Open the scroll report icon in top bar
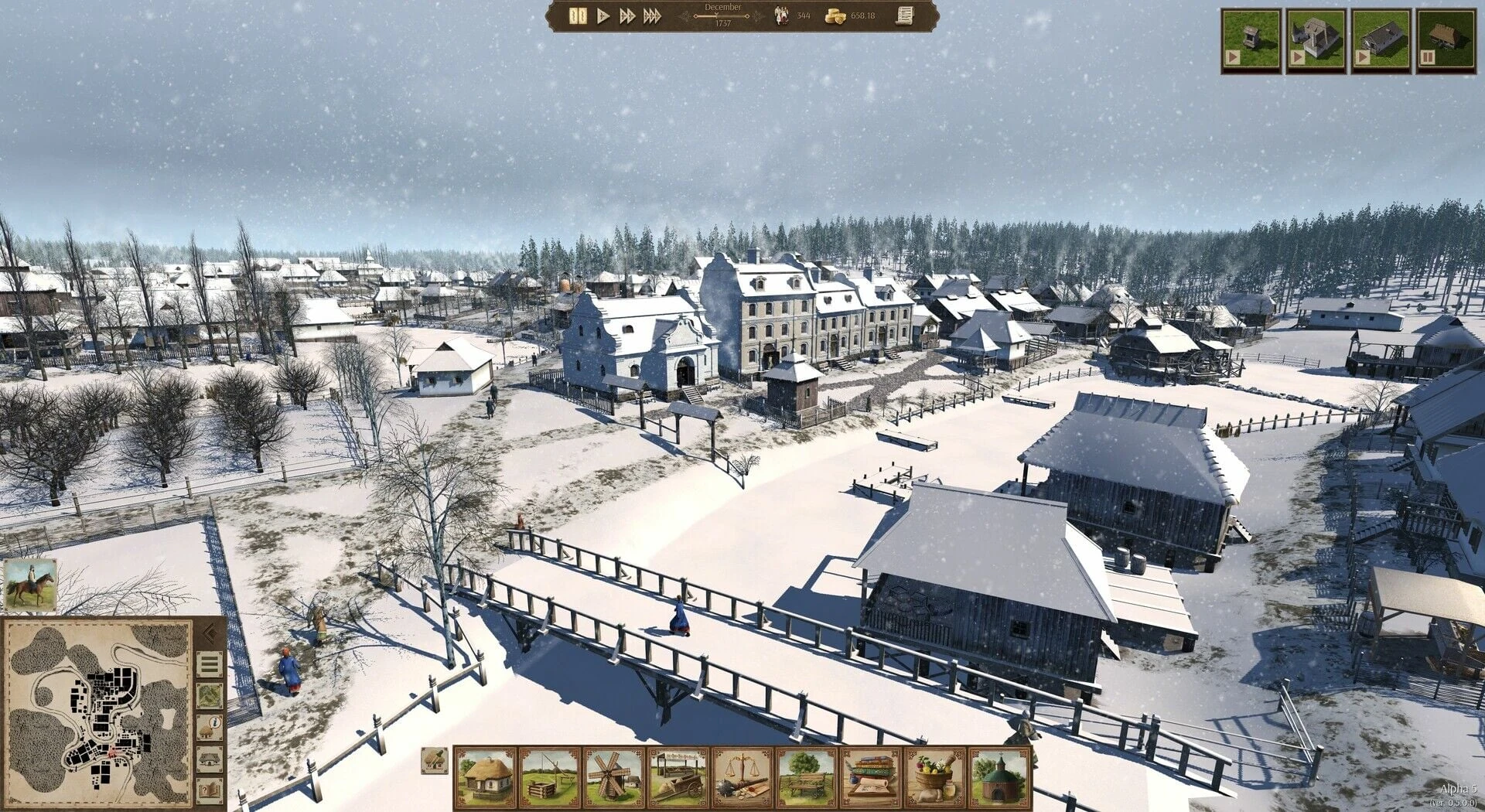The image size is (1485, 812). (x=903, y=16)
